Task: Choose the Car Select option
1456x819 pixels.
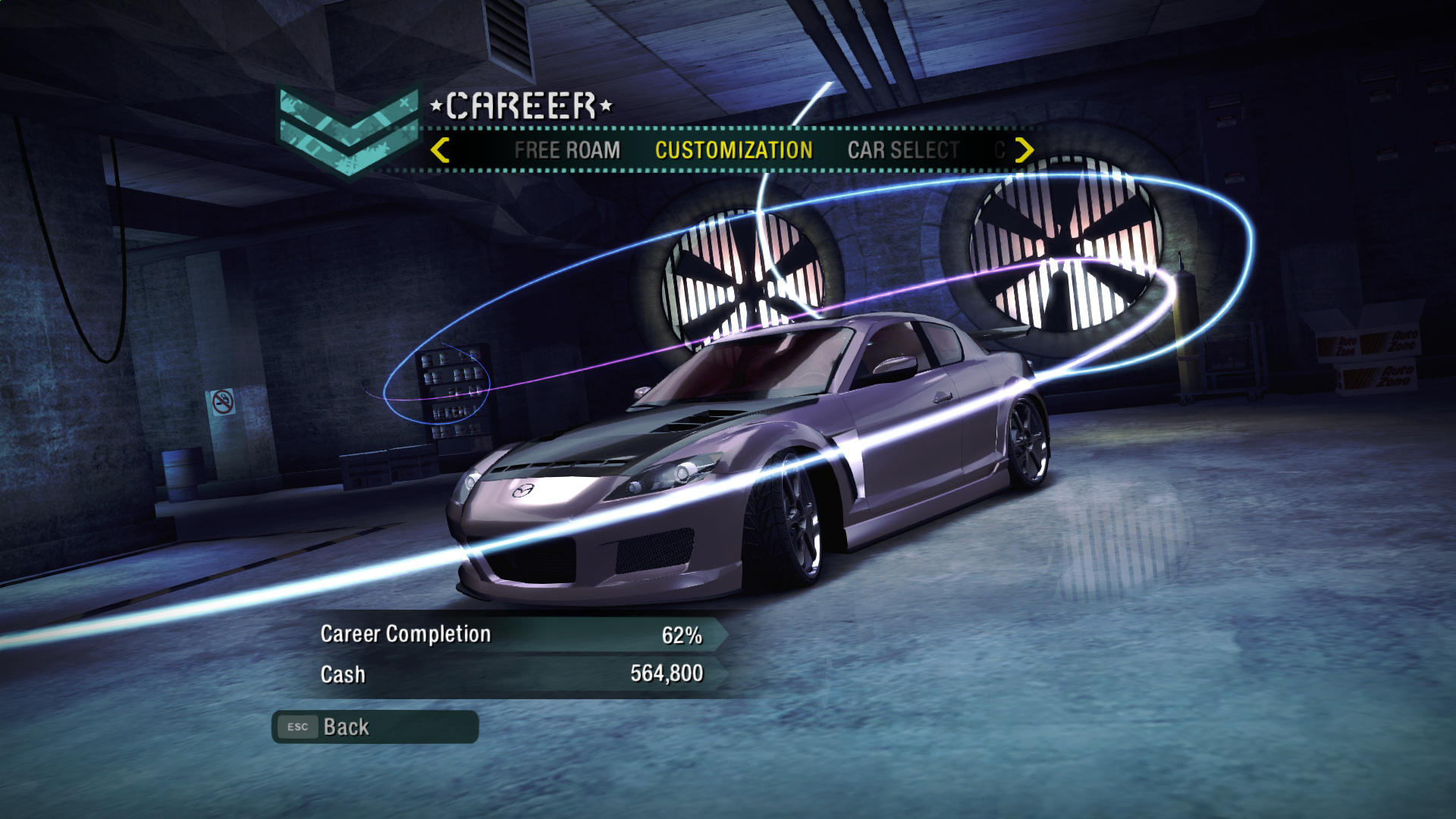Action: click(903, 150)
